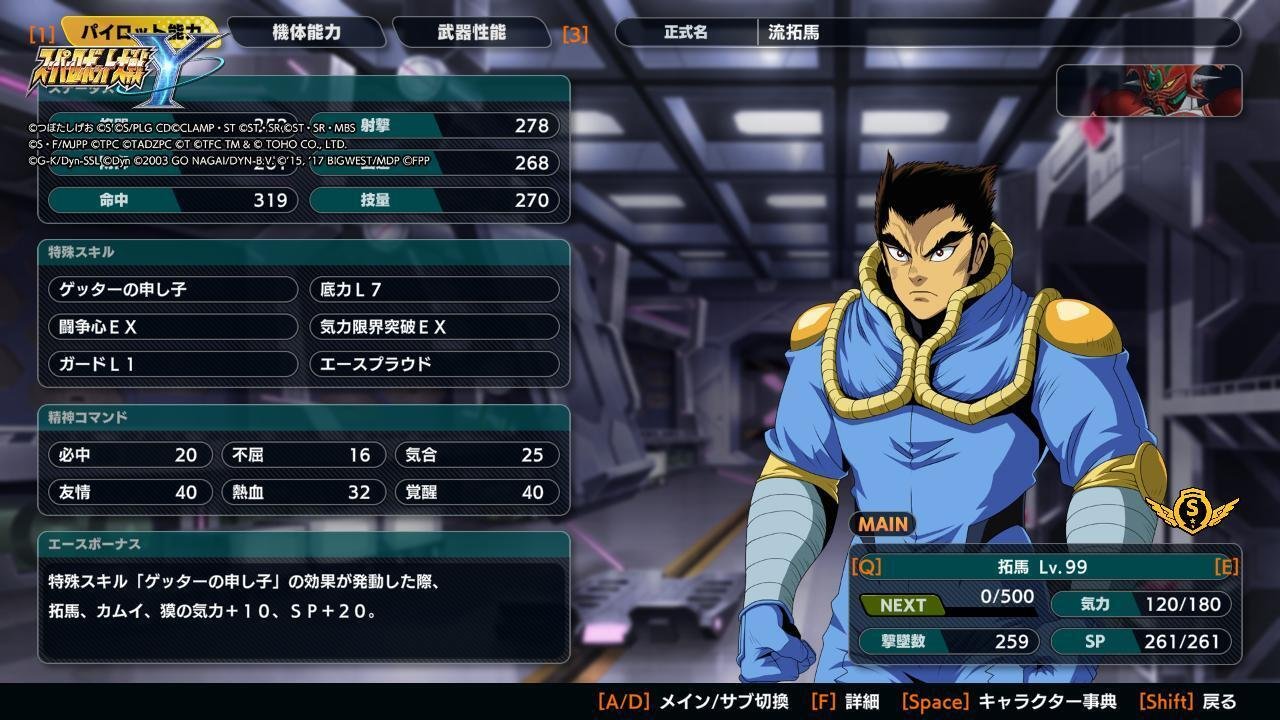
Task: Select the 必中 spirit command
Action: point(130,455)
